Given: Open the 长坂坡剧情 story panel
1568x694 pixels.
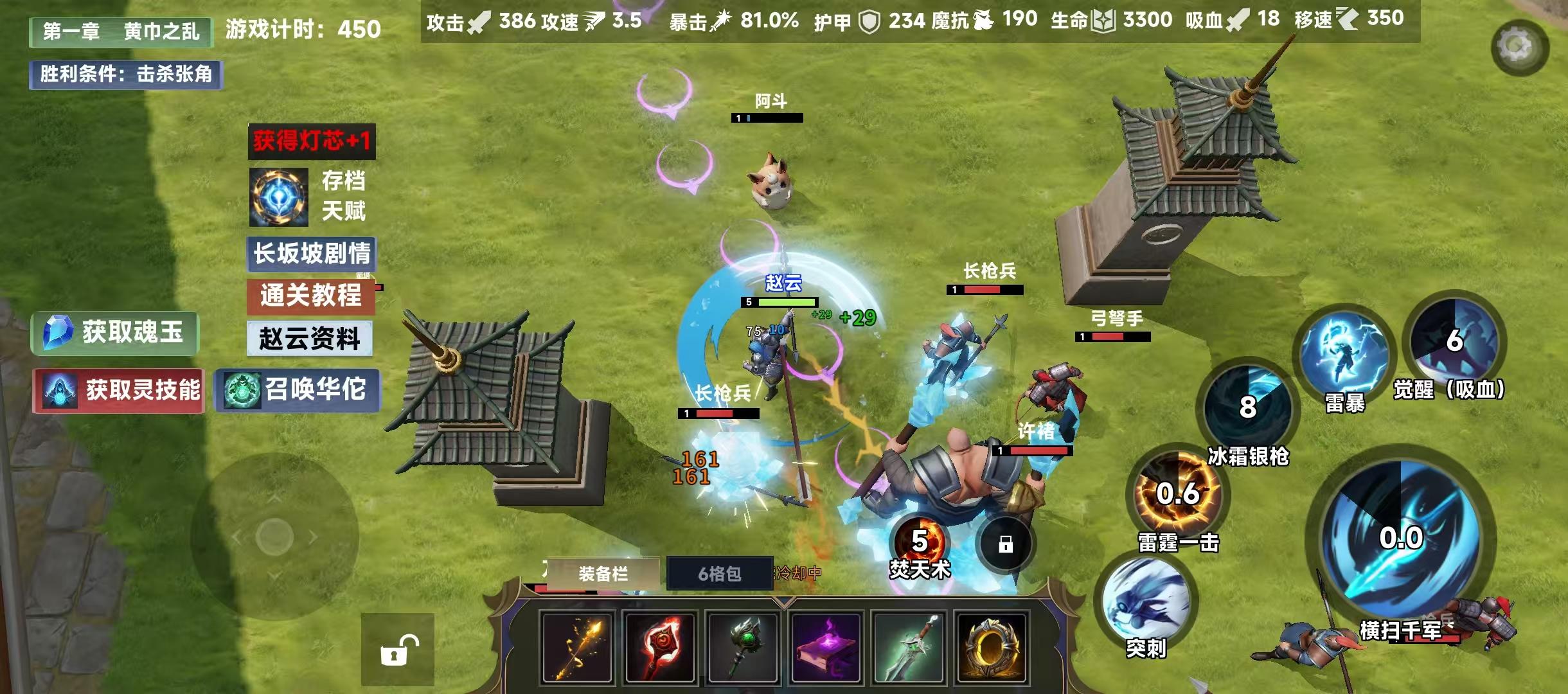Looking at the screenshot, I should pos(310,254).
